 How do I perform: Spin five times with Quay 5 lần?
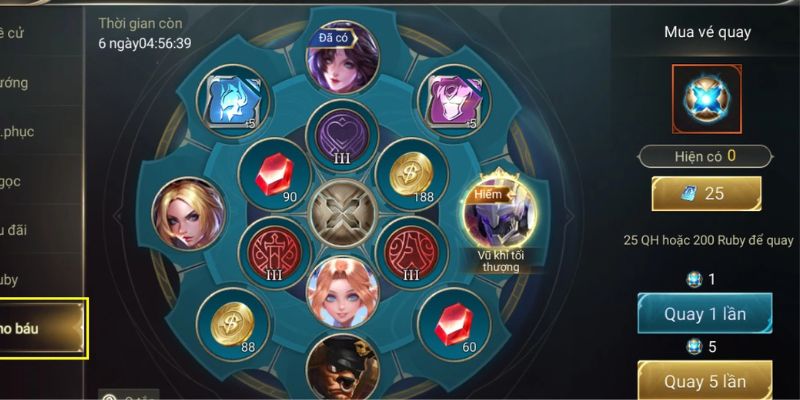coord(704,381)
